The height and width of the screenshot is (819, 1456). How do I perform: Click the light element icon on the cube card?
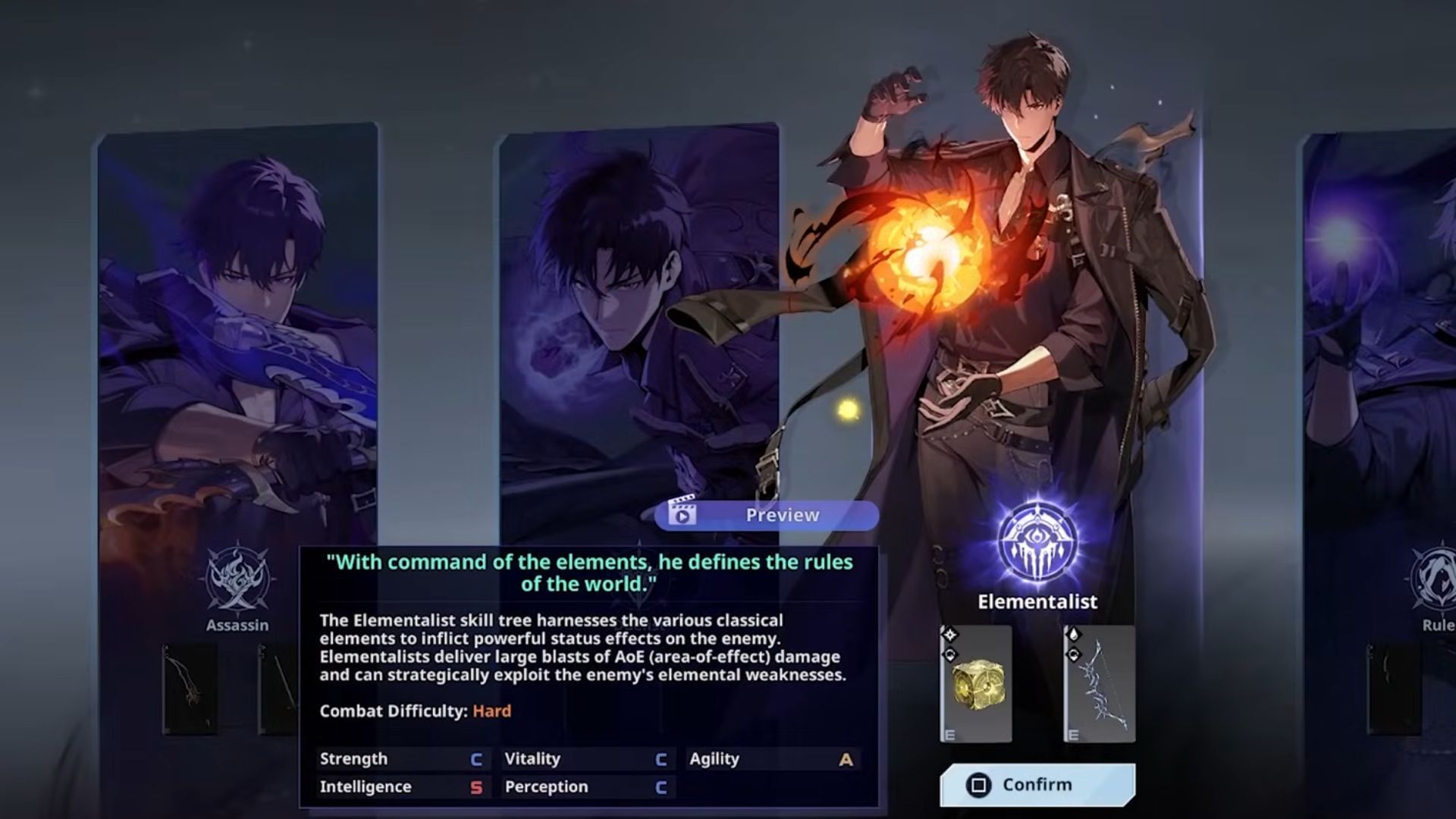click(950, 634)
